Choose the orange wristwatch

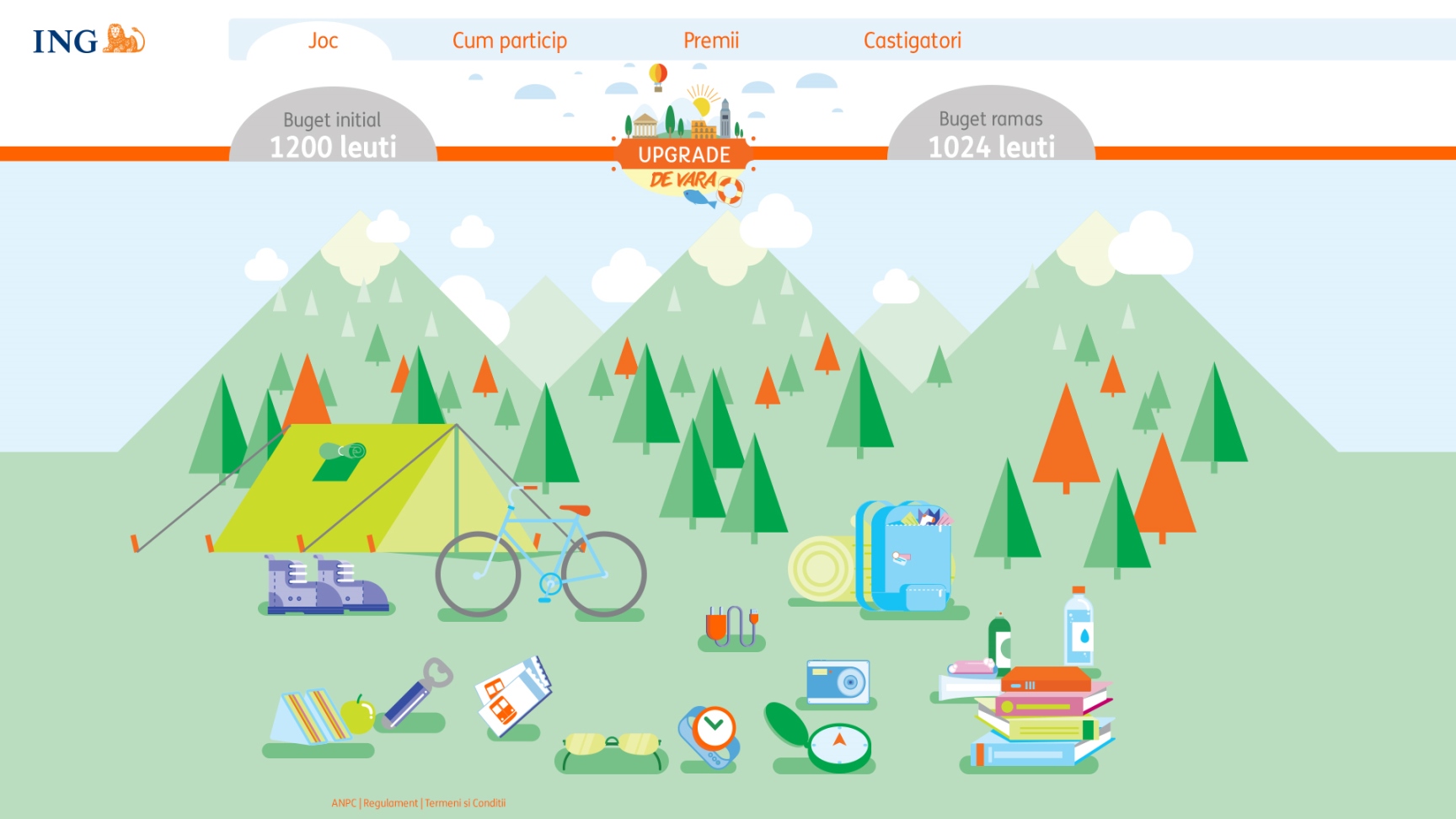coord(710,735)
